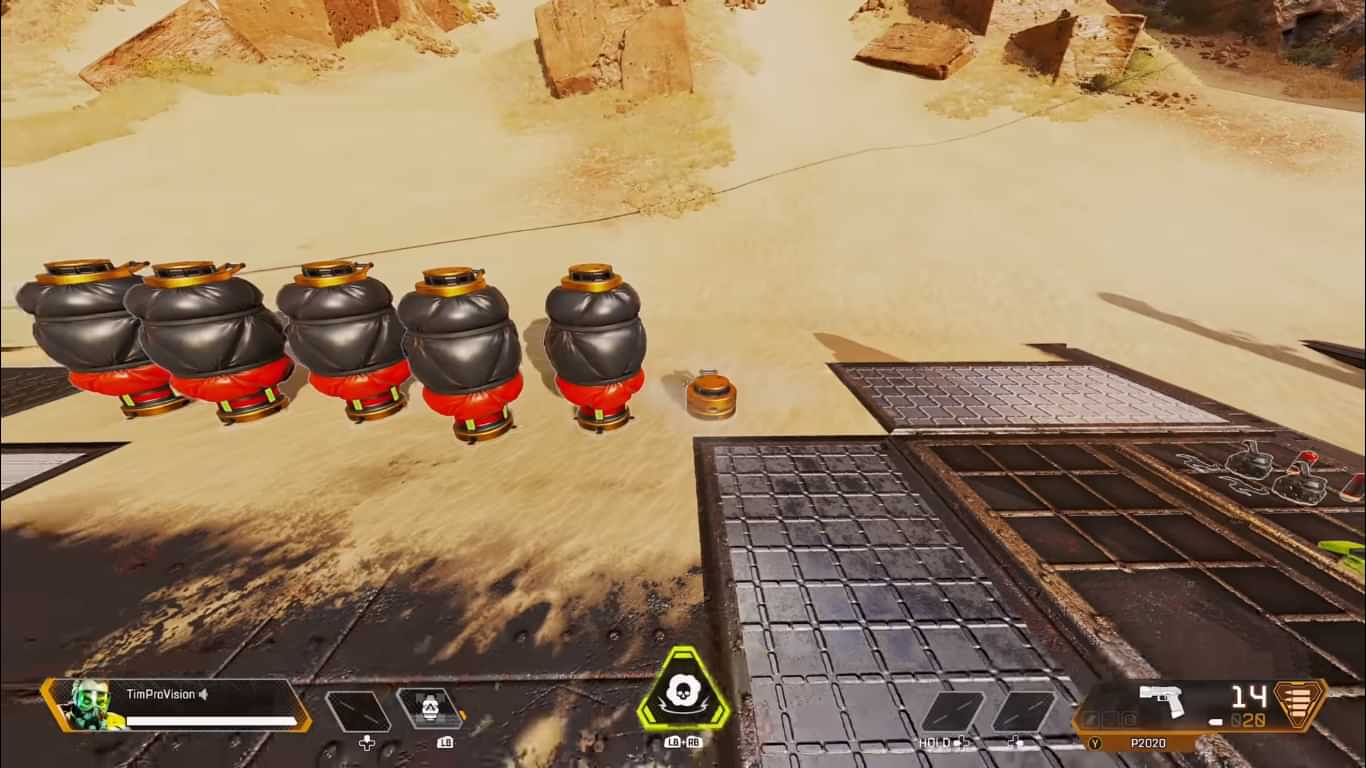Click the P2020 pistol weapon icon
Image resolution: width=1366 pixels, height=768 pixels.
click(x=1163, y=701)
